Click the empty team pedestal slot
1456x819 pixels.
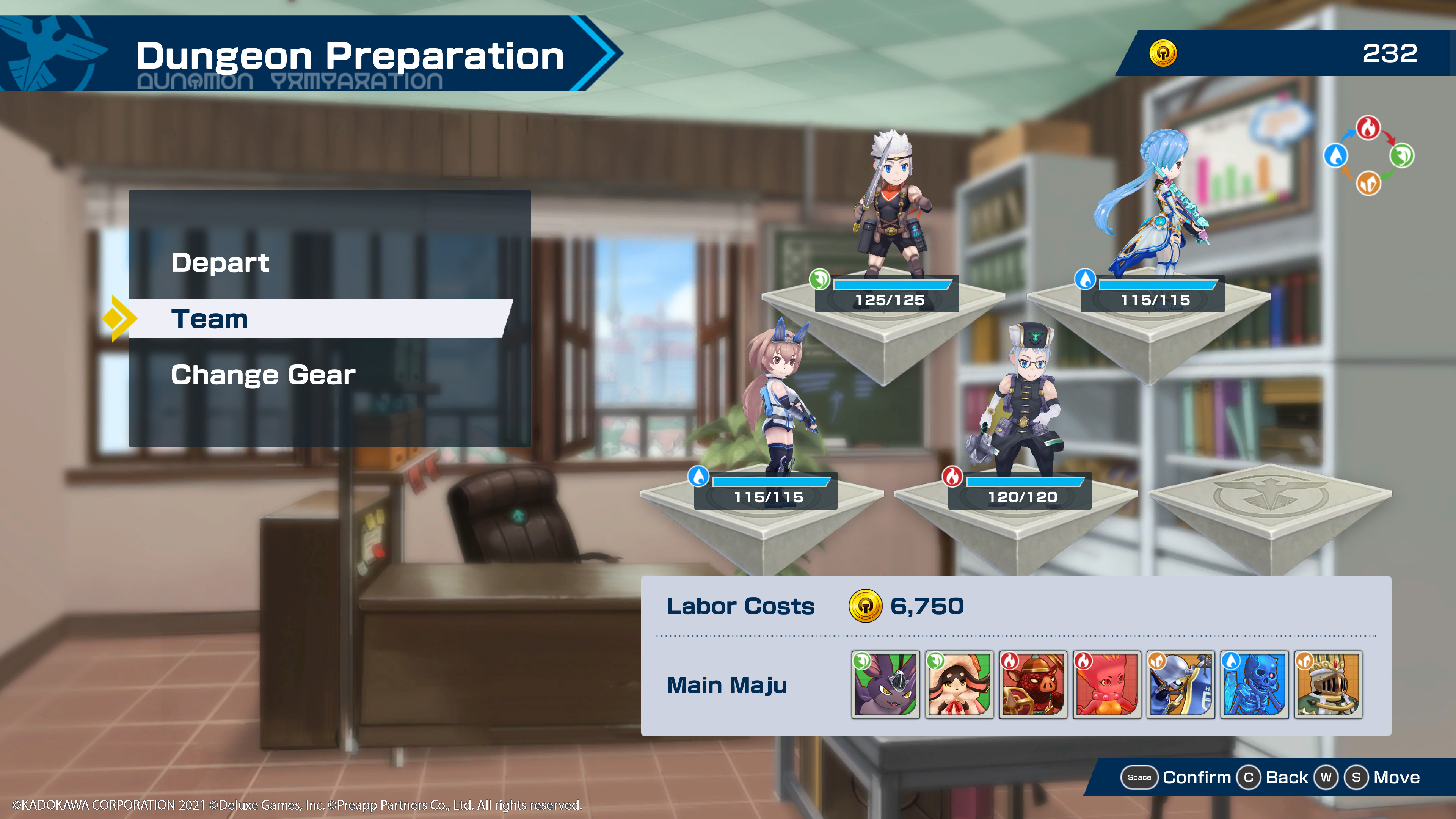point(1269,500)
